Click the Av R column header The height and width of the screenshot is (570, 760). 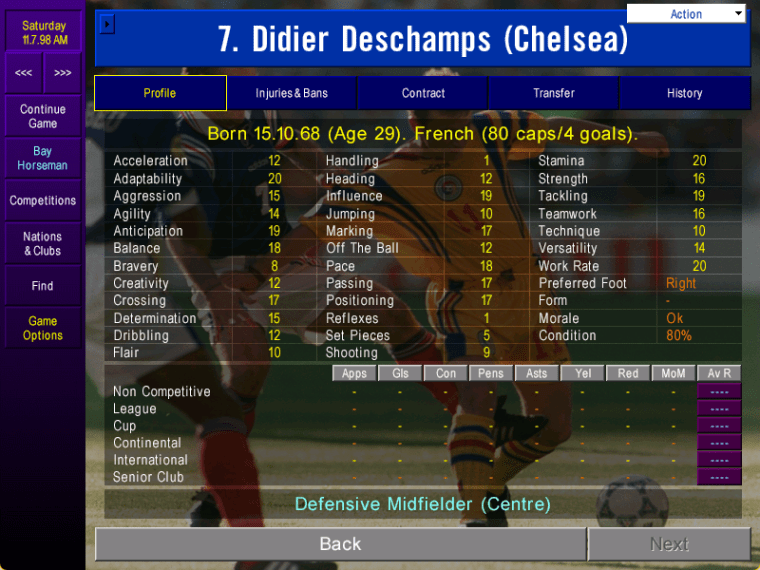click(719, 373)
